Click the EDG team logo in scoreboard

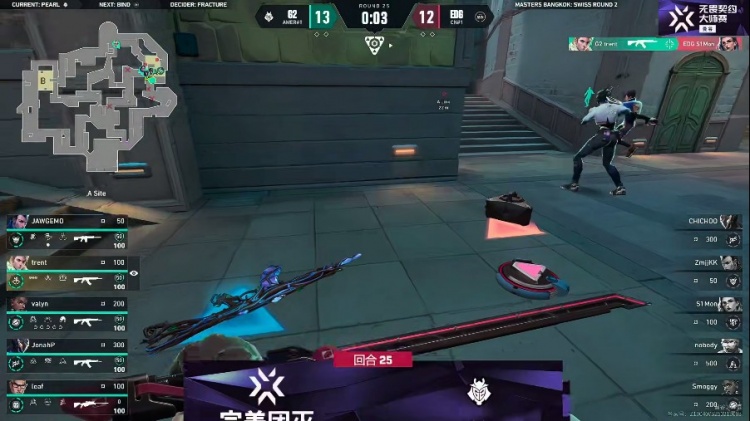[481, 16]
